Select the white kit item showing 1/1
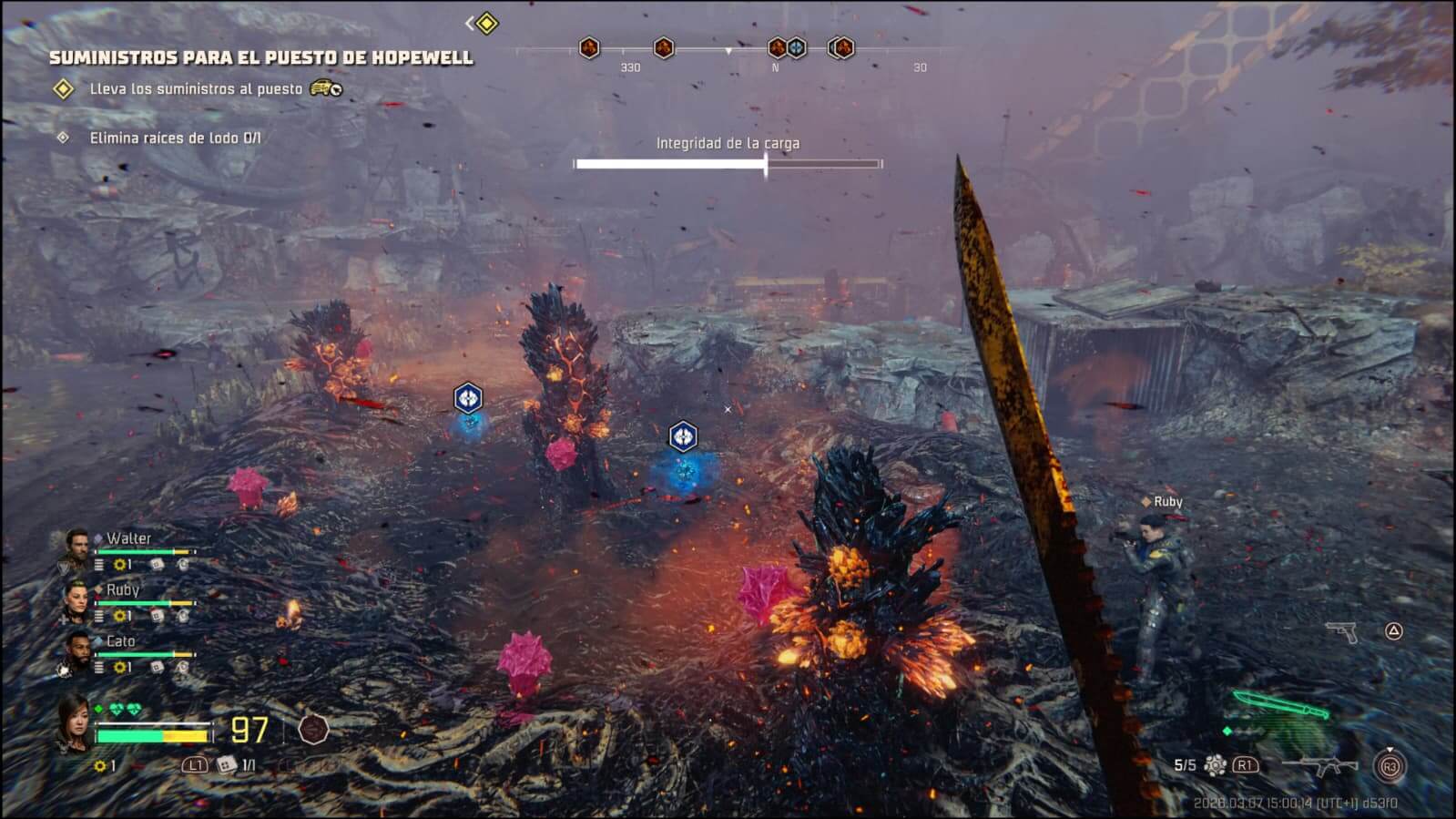 (x=227, y=765)
